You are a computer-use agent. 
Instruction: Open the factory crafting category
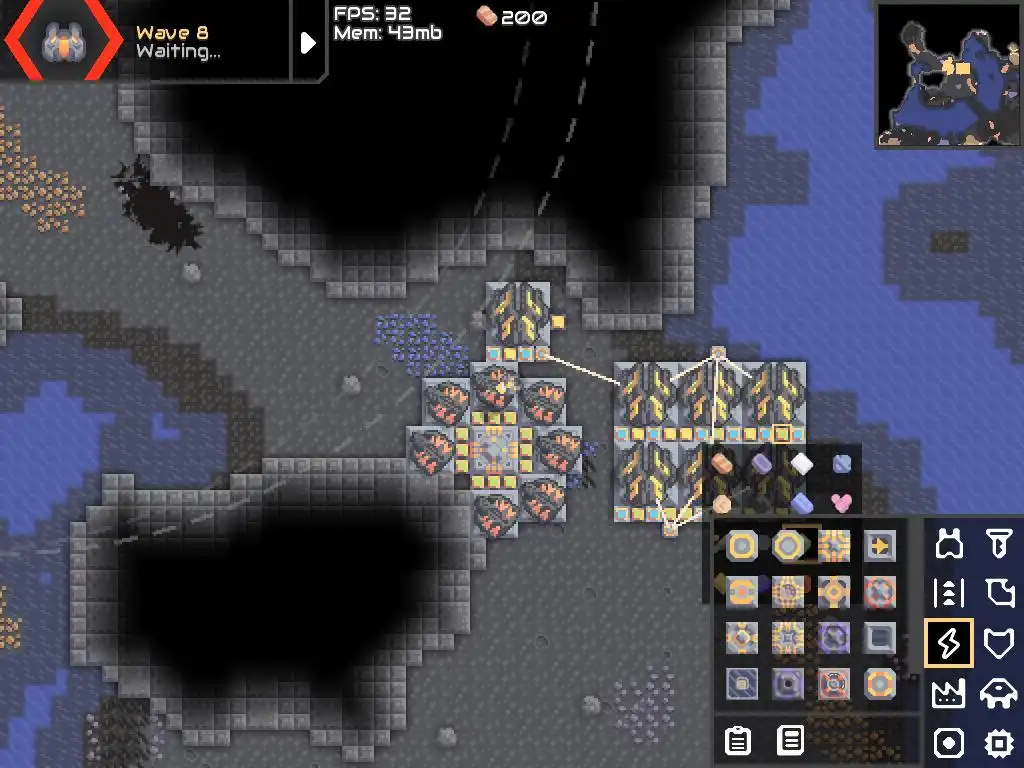[948, 692]
